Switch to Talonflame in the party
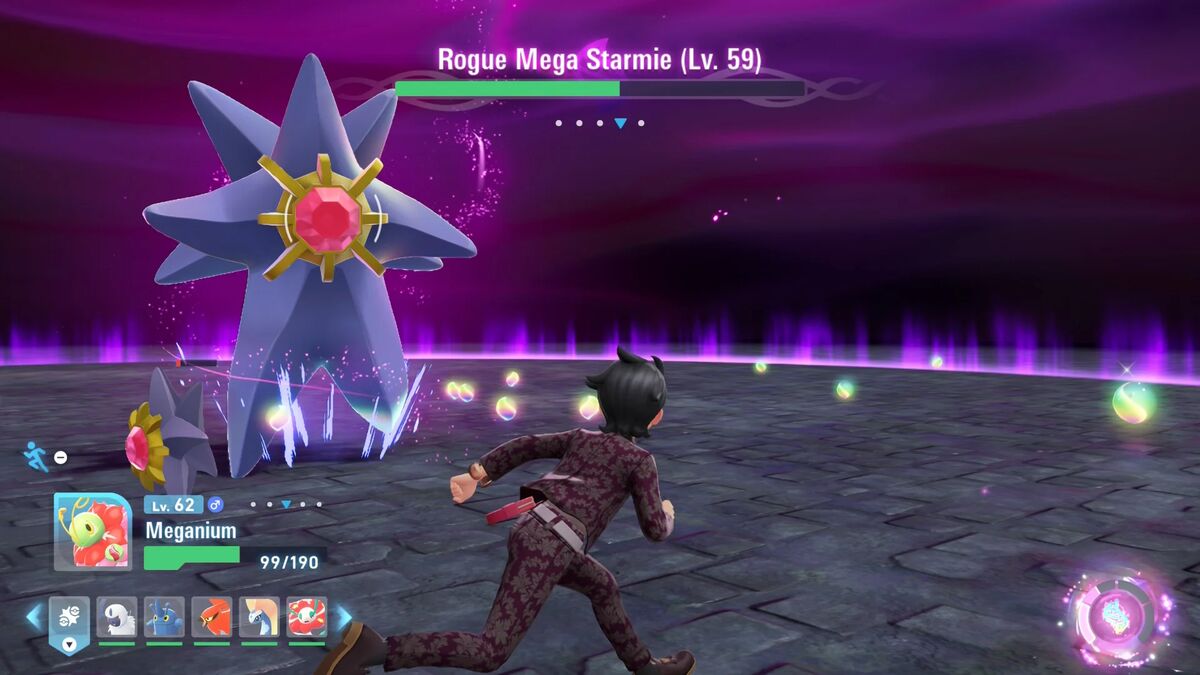 211,616
